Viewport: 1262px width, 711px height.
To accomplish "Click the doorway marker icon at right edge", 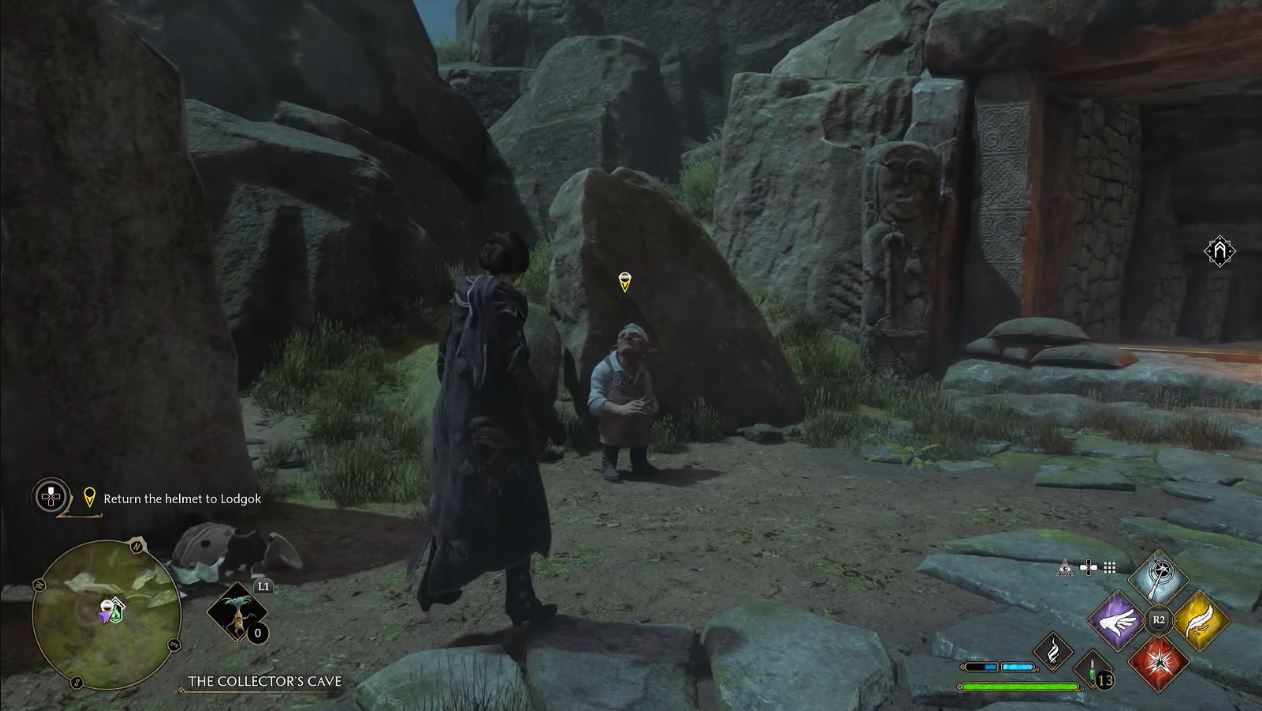I will 1220,252.
